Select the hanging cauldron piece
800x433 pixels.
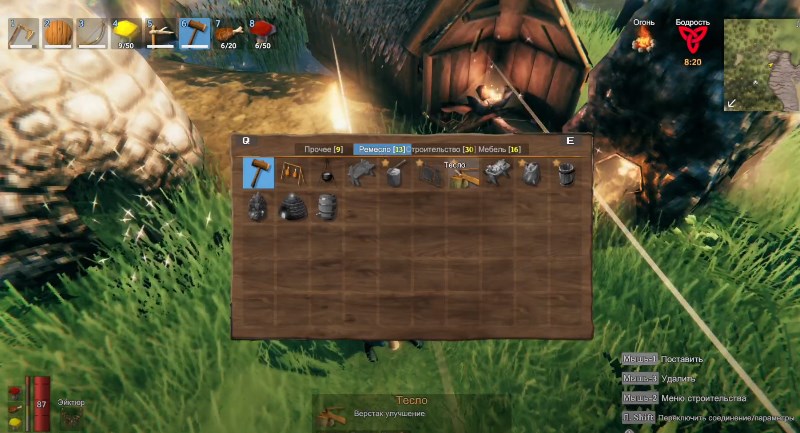click(x=327, y=174)
